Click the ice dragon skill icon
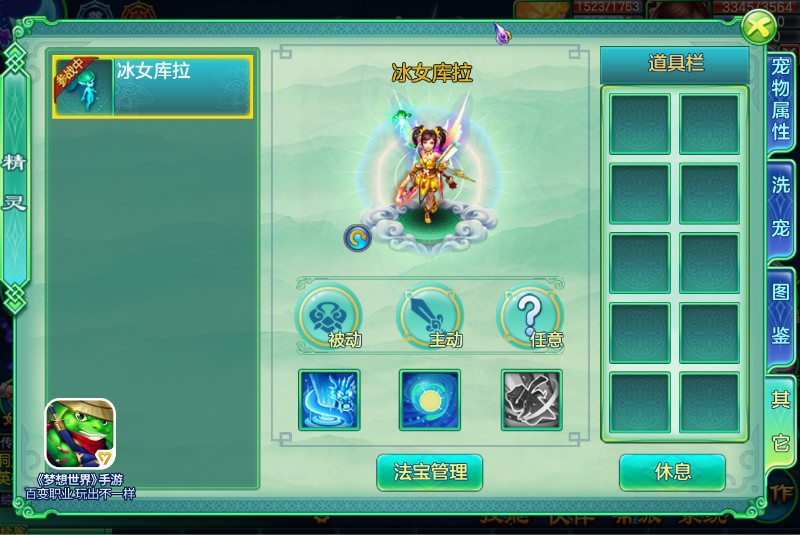 pos(329,399)
